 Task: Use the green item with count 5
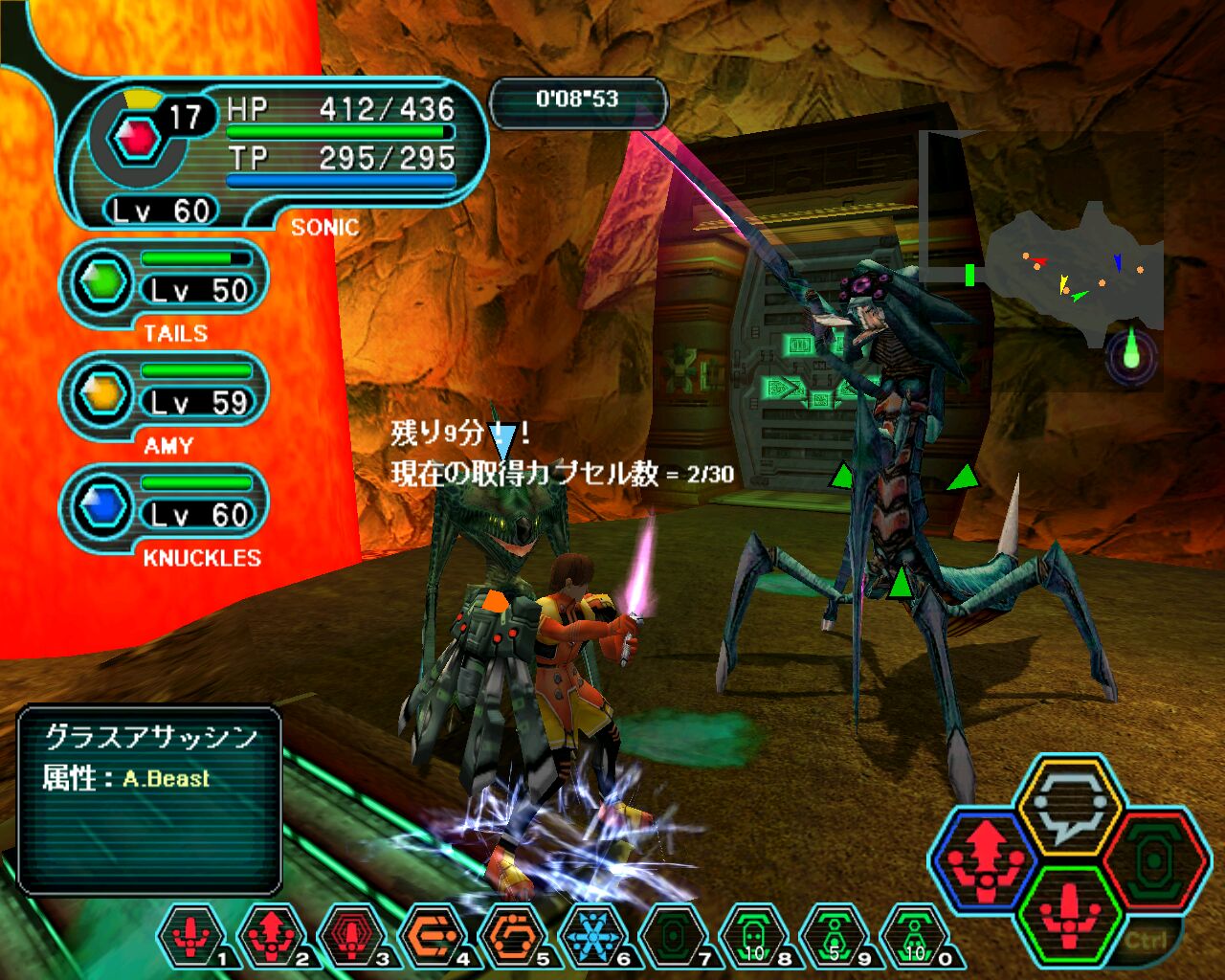point(835,936)
